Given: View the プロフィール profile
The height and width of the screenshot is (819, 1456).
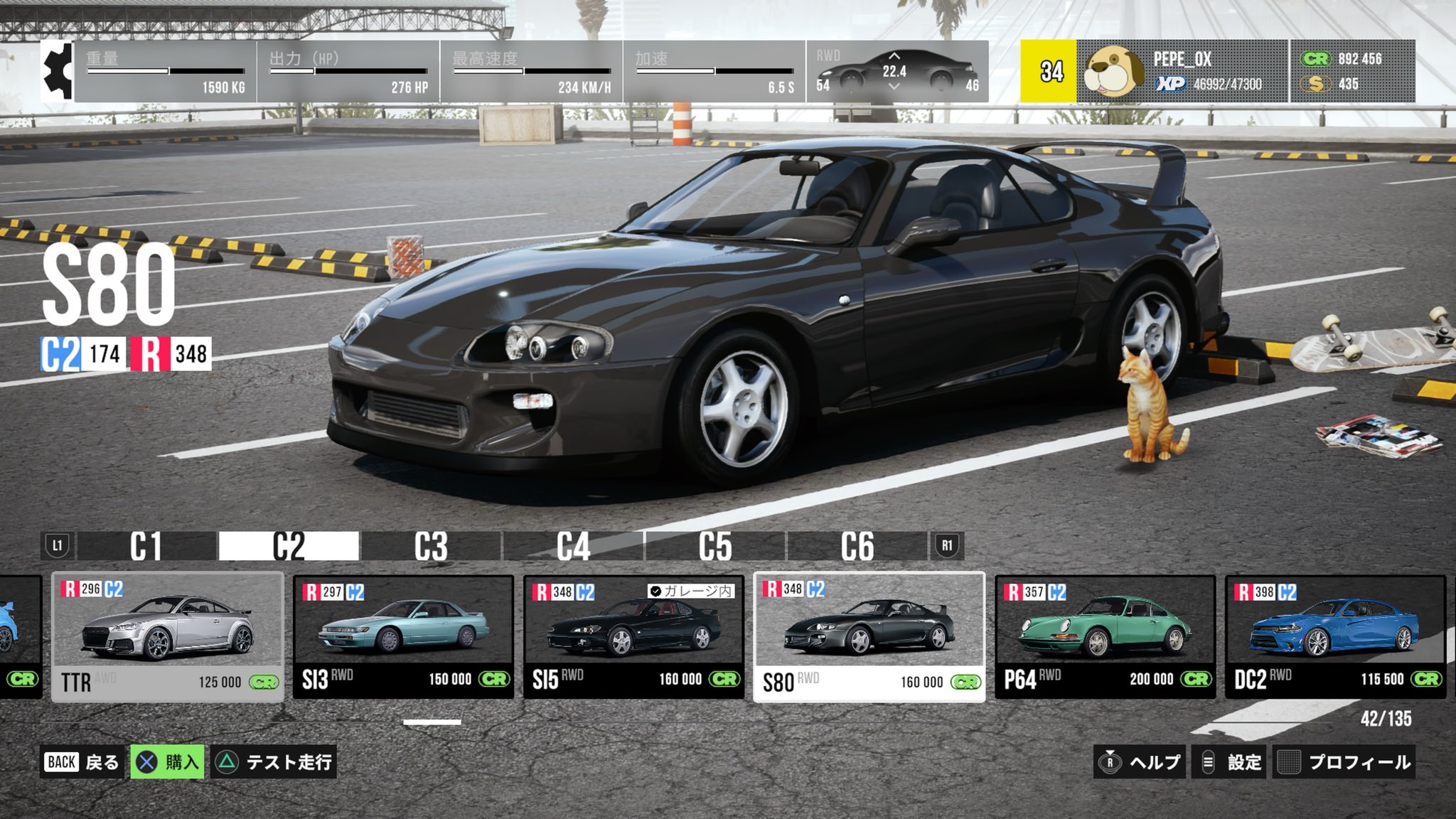Looking at the screenshot, I should tap(1344, 762).
